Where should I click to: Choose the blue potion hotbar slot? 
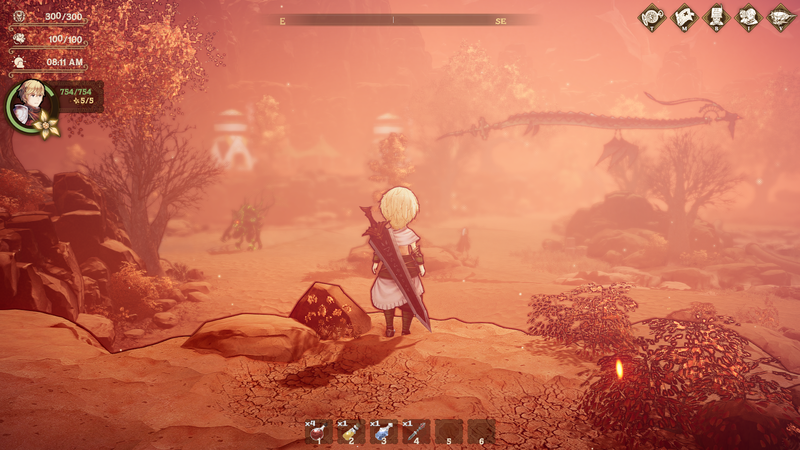pos(384,431)
